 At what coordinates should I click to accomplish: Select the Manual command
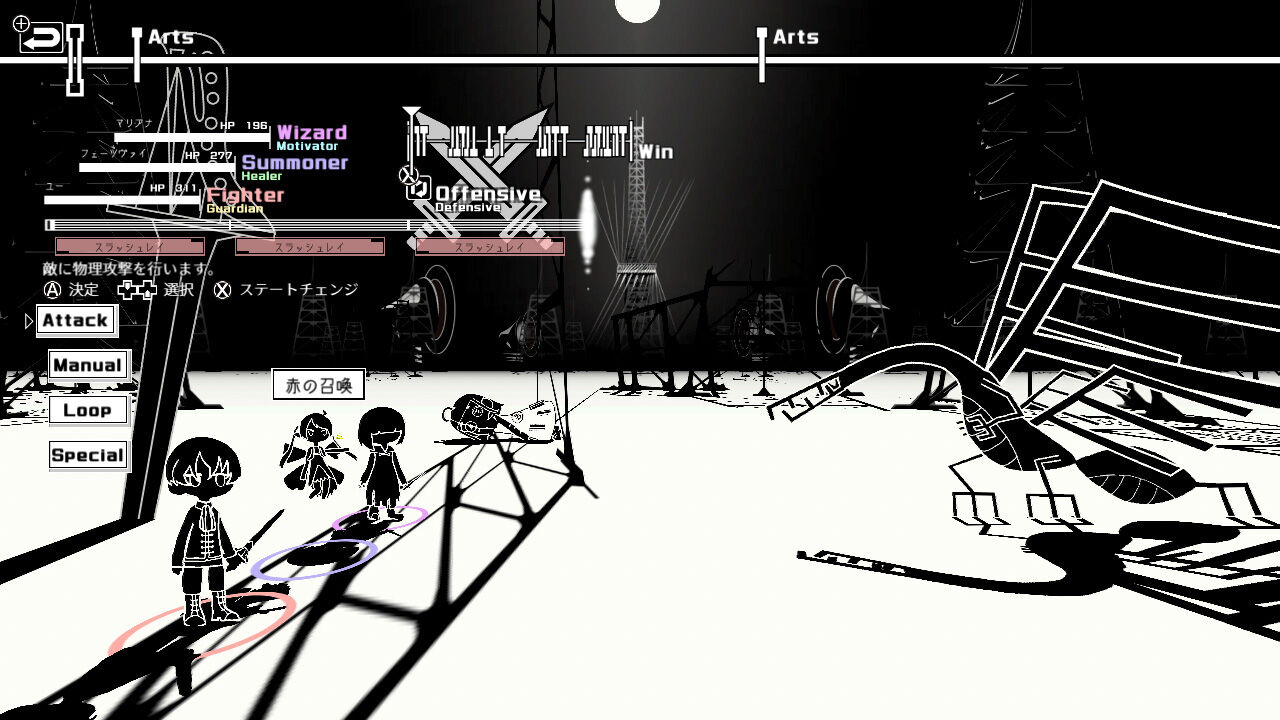tap(88, 365)
